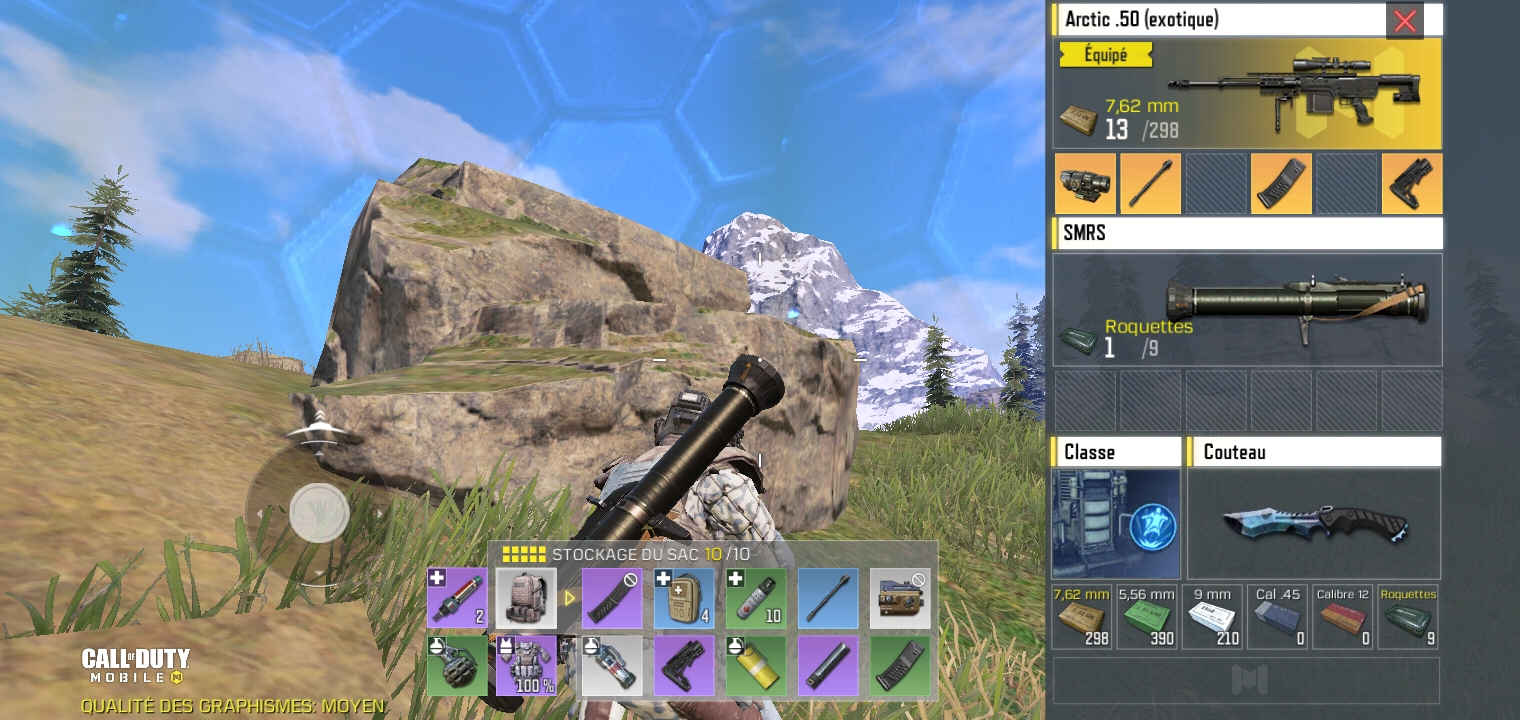Image resolution: width=1520 pixels, height=720 pixels.
Task: Use the adrenaline syringe with count 2
Action: point(457,598)
